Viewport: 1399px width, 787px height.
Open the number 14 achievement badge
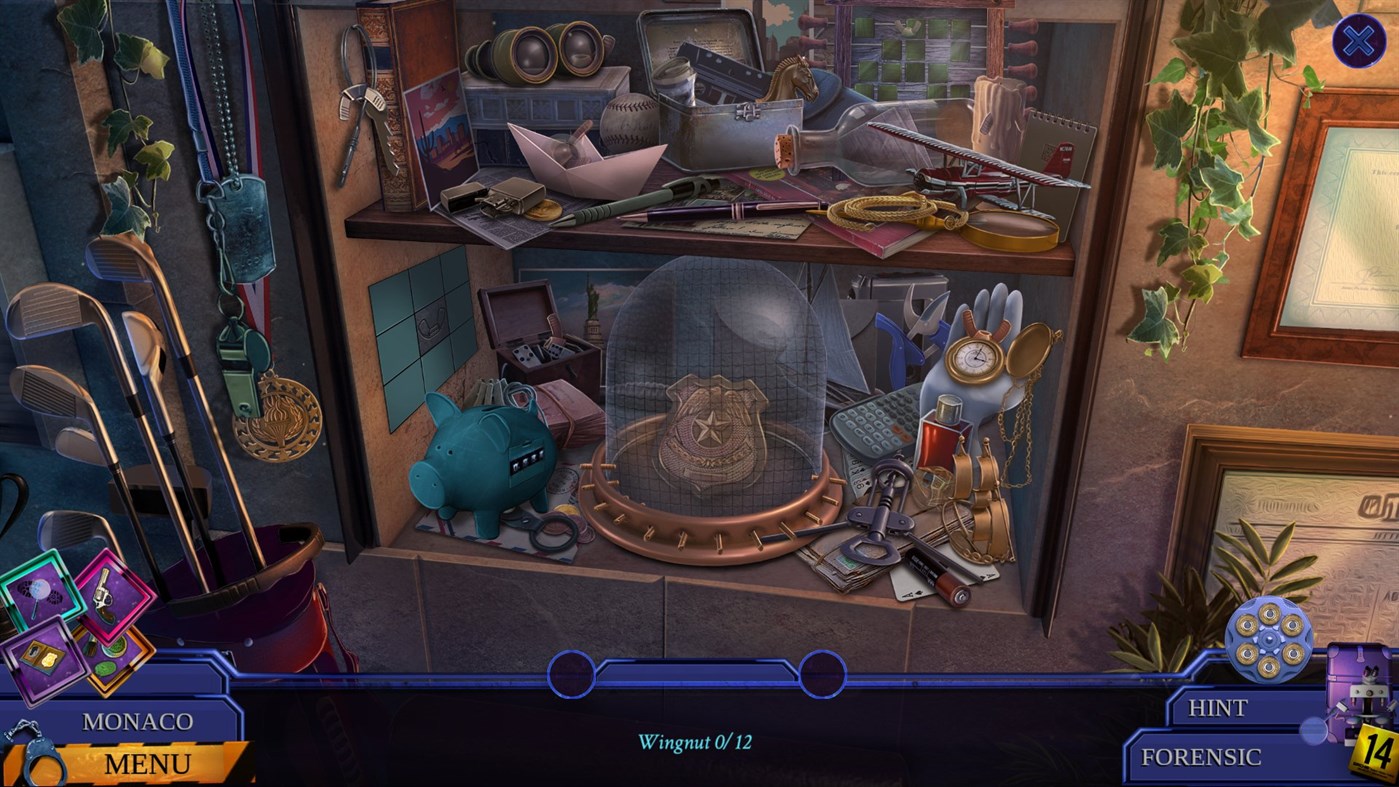click(1375, 746)
